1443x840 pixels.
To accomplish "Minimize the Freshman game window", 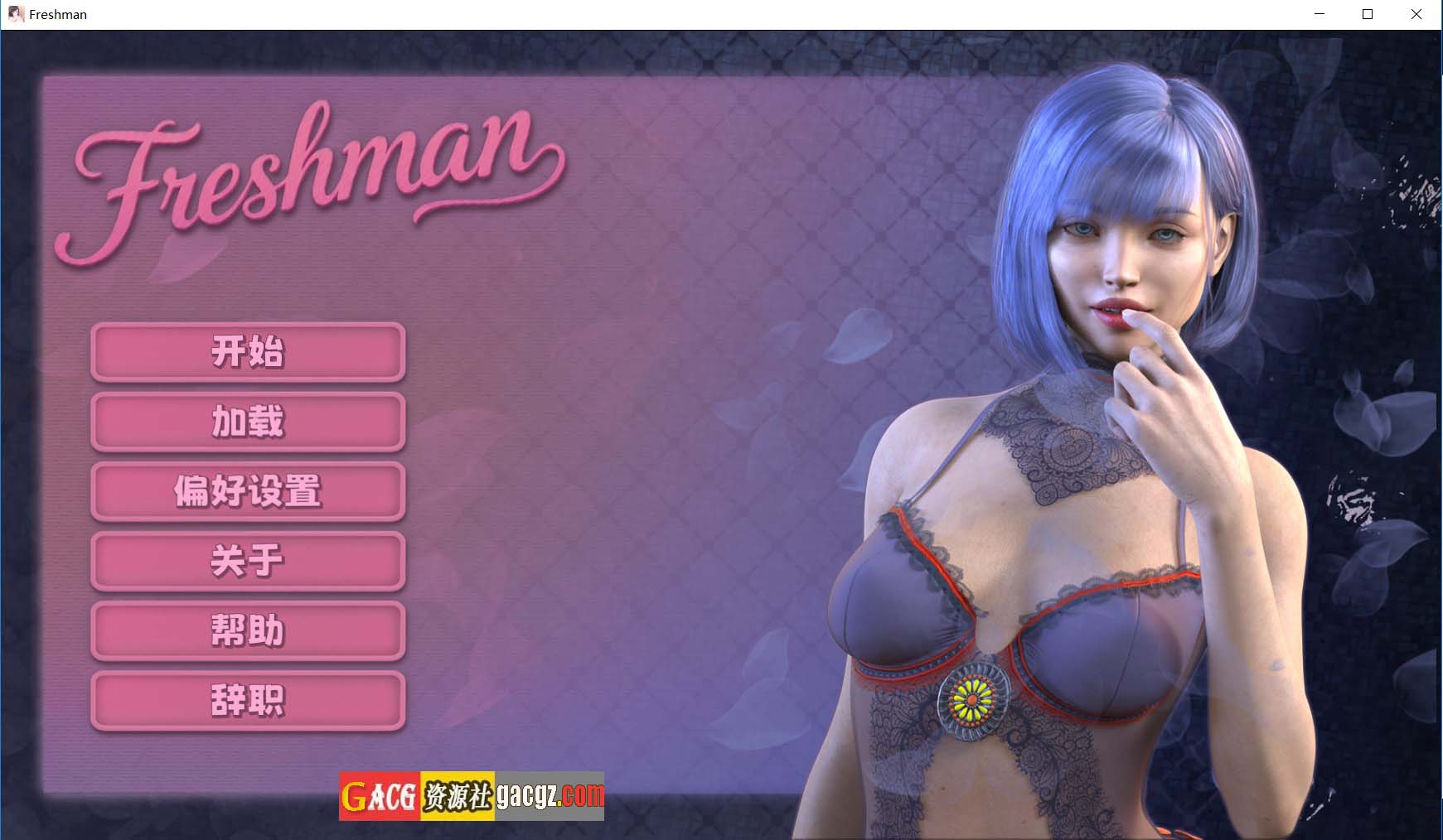I will pyautogui.click(x=1319, y=13).
